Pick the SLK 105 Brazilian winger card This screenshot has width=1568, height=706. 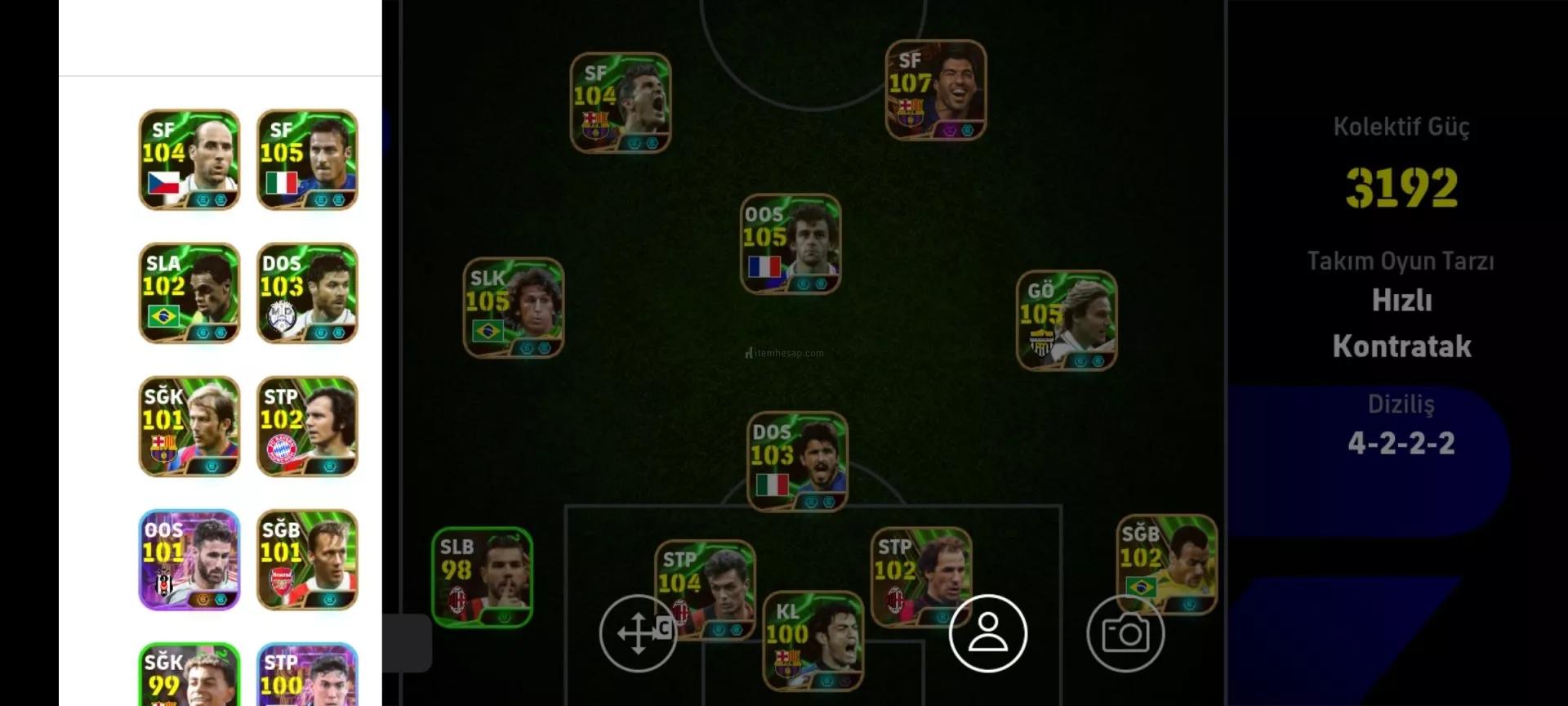tap(514, 308)
